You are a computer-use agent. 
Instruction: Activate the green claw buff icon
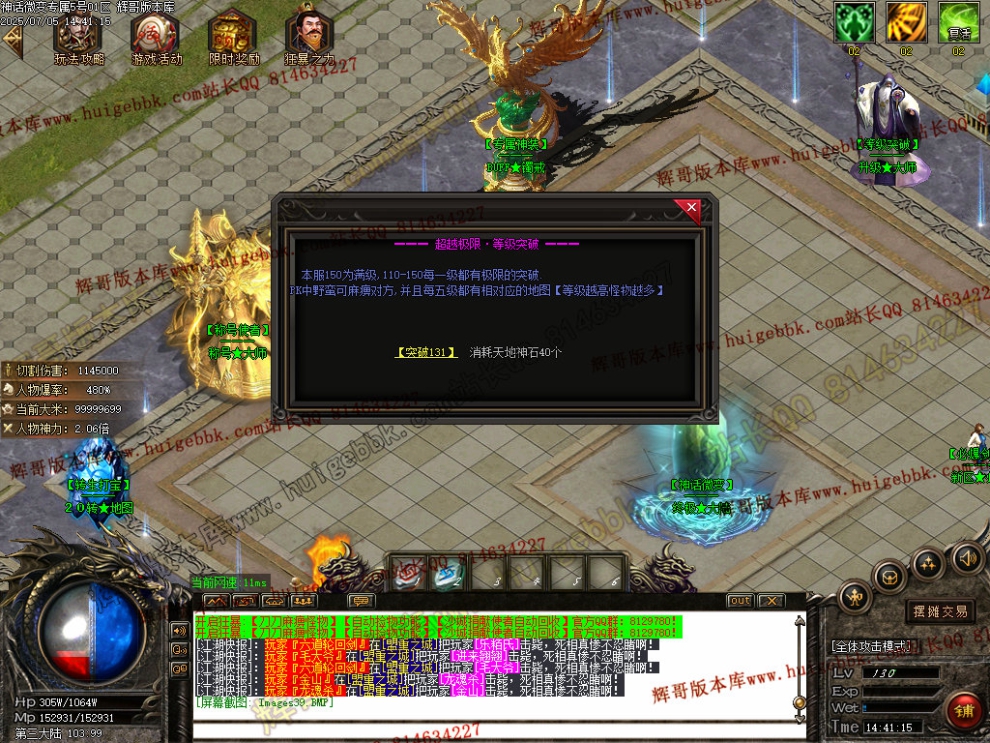[854, 23]
